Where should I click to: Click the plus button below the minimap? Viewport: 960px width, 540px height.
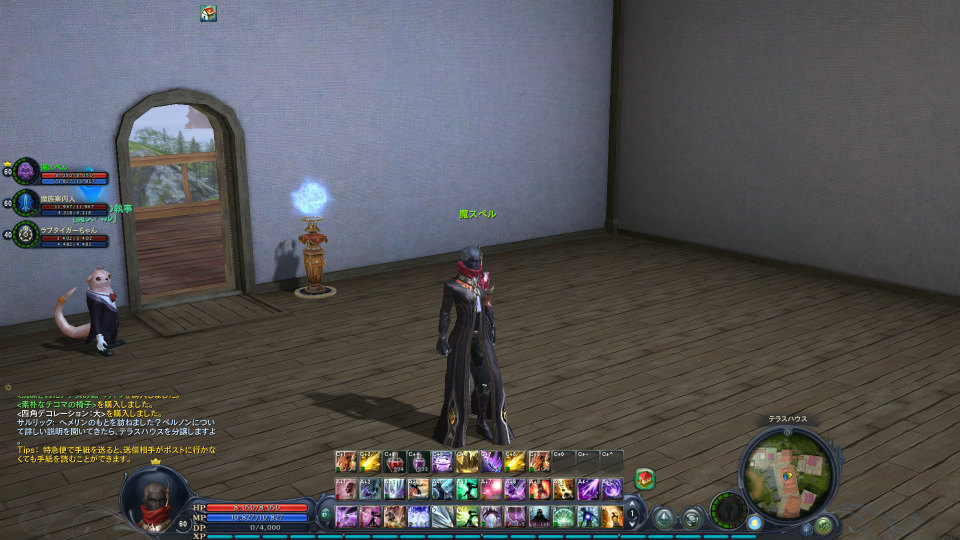[x=806, y=528]
